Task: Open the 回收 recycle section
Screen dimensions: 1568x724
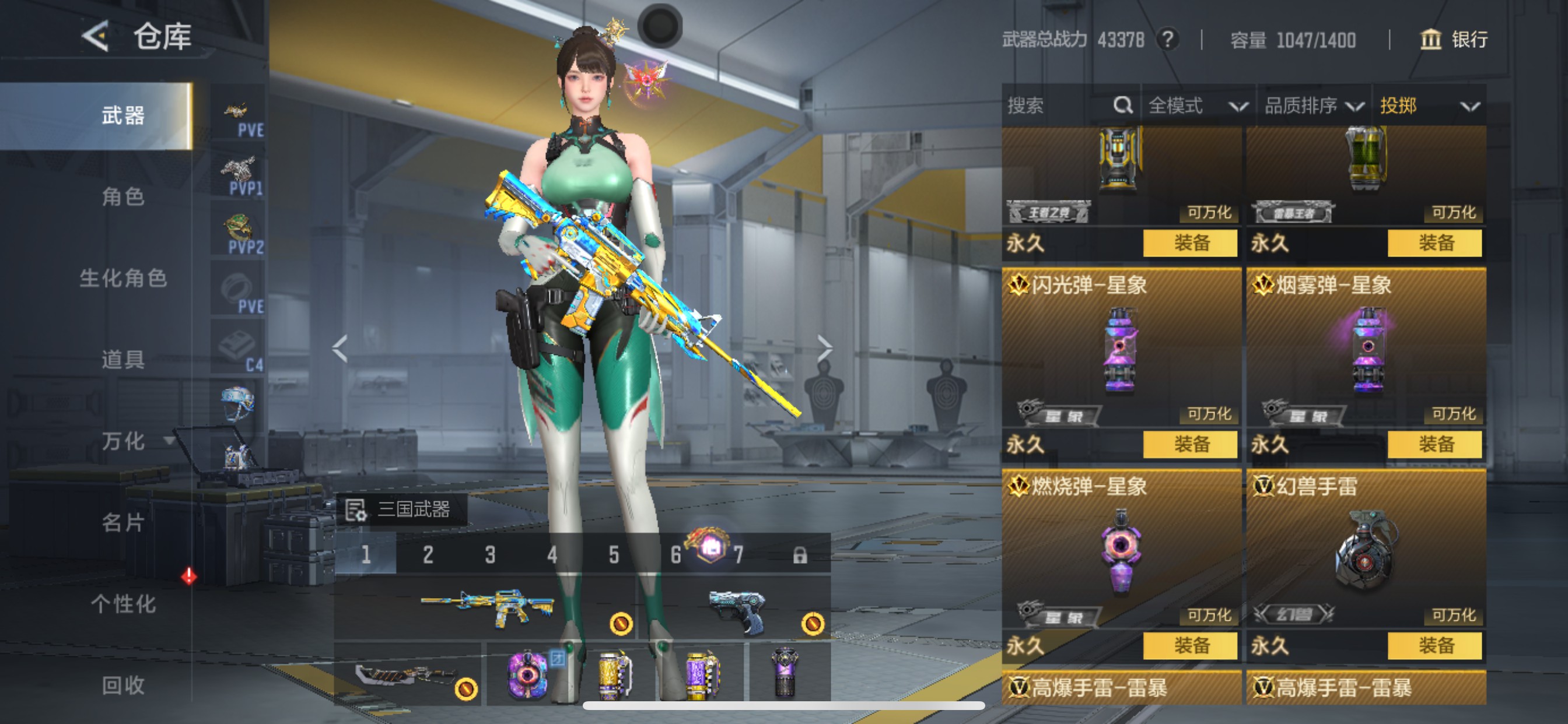Action: tap(123, 685)
